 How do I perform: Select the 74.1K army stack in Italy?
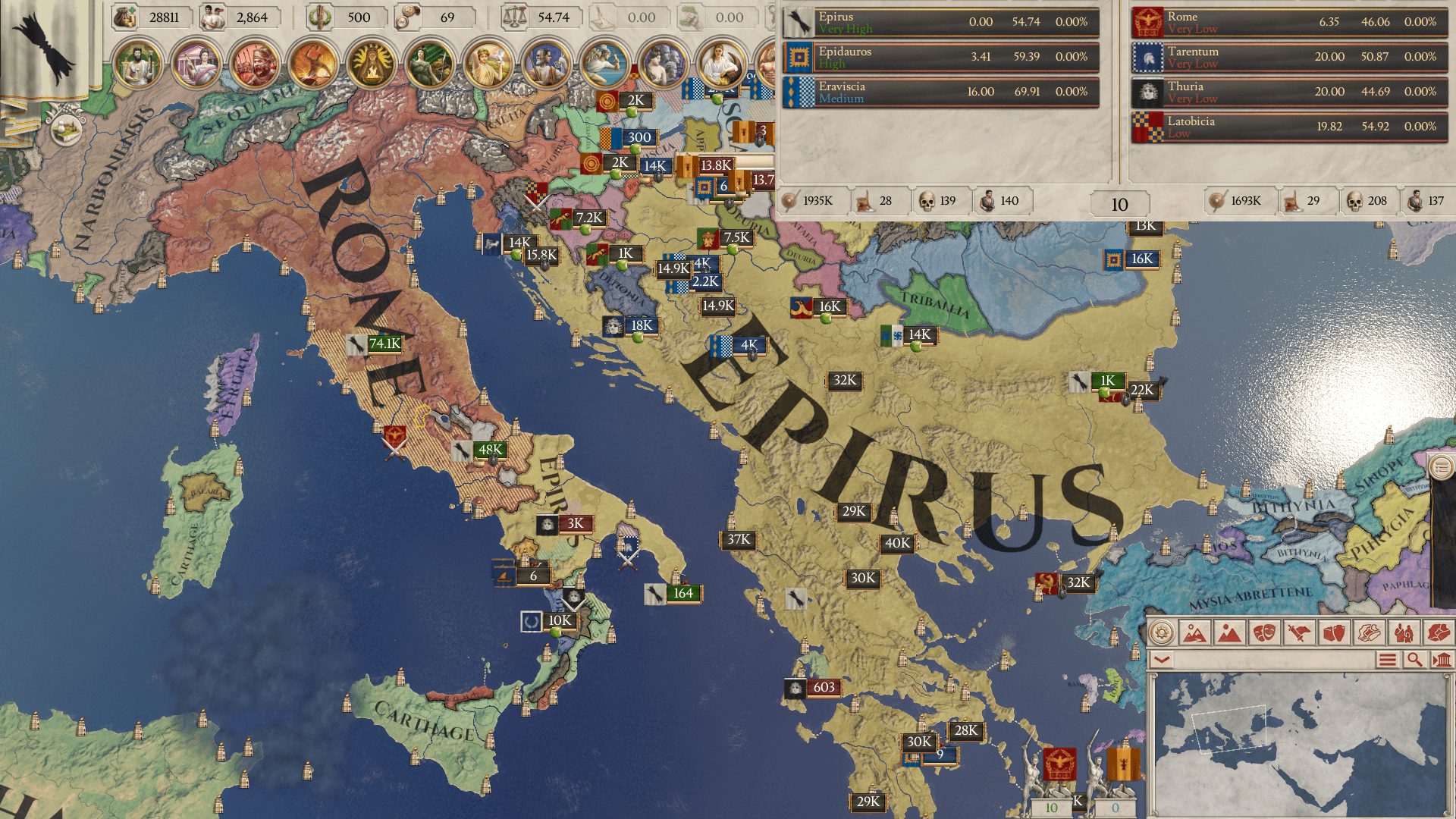pyautogui.click(x=377, y=344)
